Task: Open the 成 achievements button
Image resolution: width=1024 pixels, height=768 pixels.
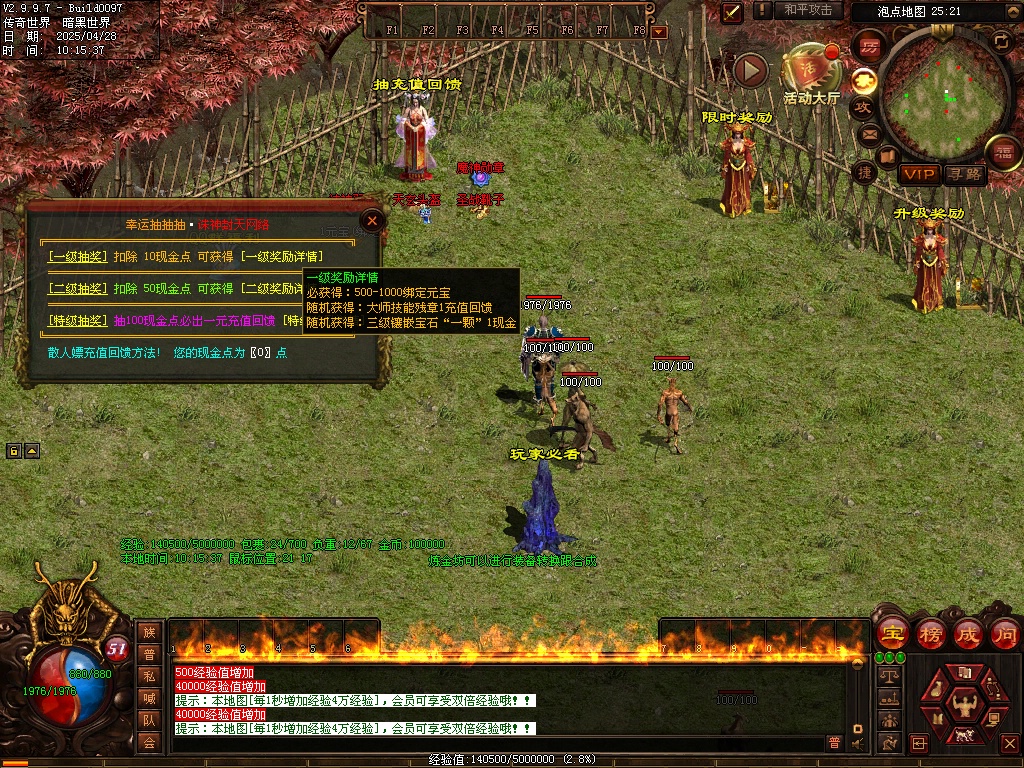Action: click(x=967, y=633)
